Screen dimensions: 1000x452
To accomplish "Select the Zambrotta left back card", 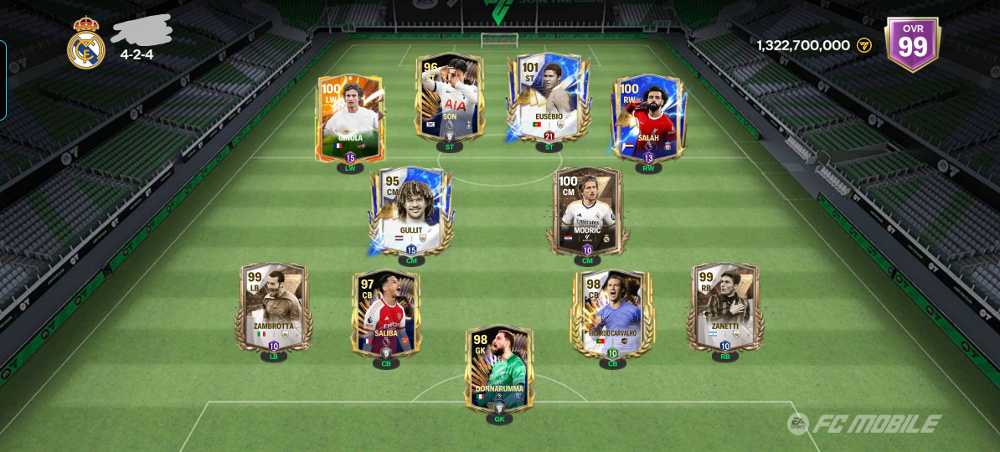I will (x=273, y=308).
